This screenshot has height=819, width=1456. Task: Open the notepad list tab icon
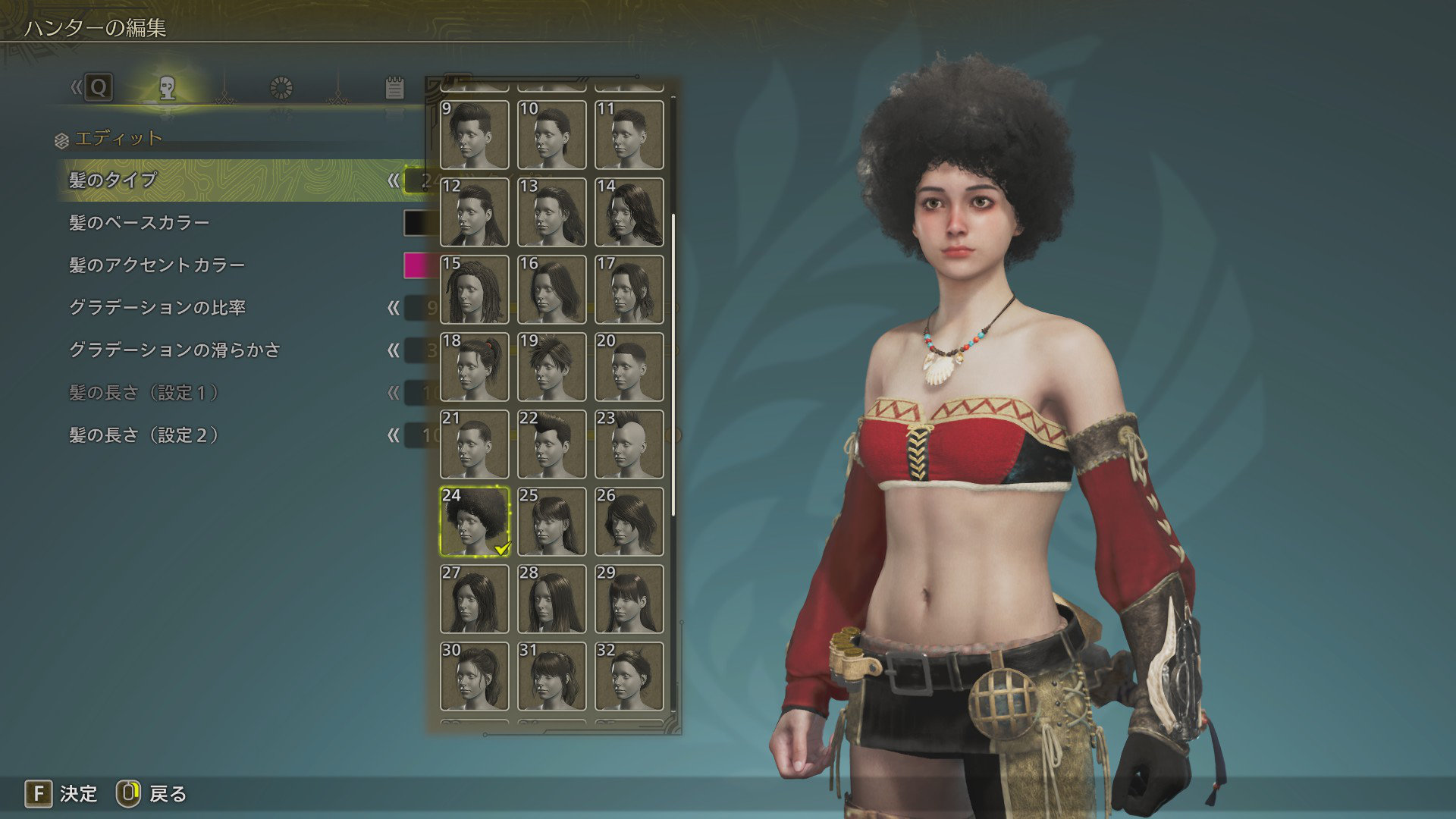tap(394, 88)
